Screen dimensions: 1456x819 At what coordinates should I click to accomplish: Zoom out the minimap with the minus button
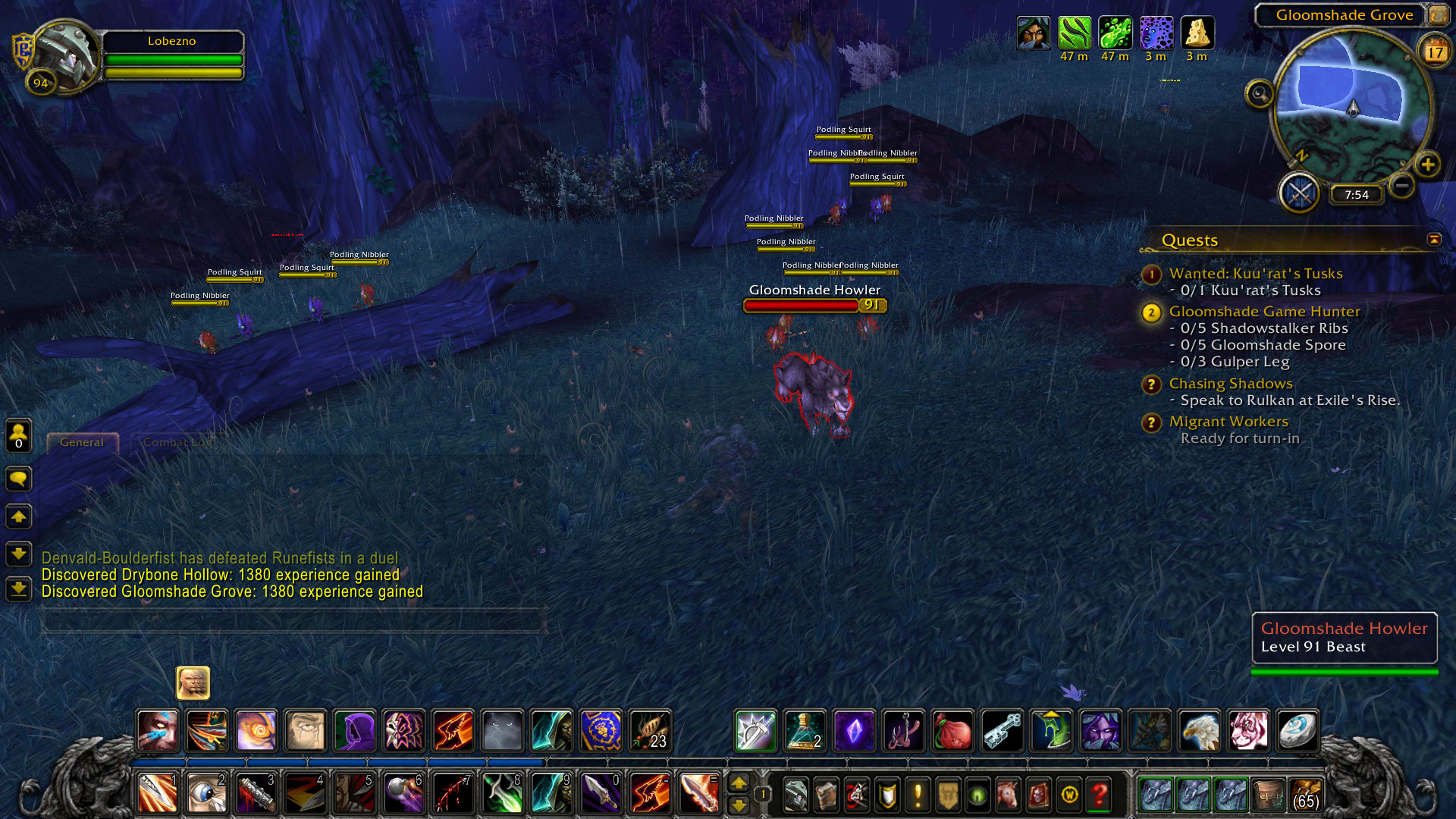(x=1402, y=185)
